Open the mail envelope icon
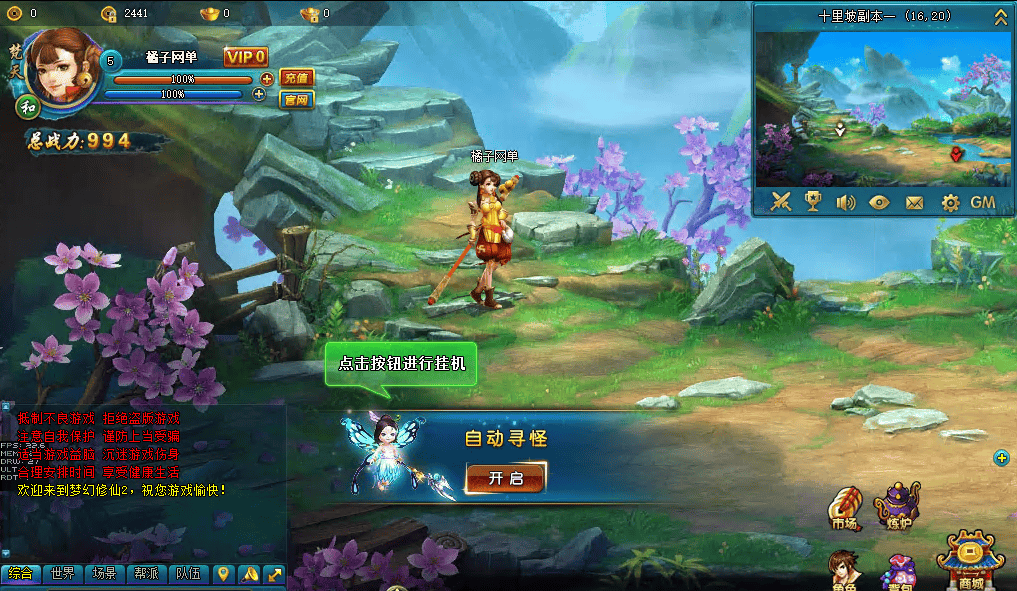 (914, 202)
